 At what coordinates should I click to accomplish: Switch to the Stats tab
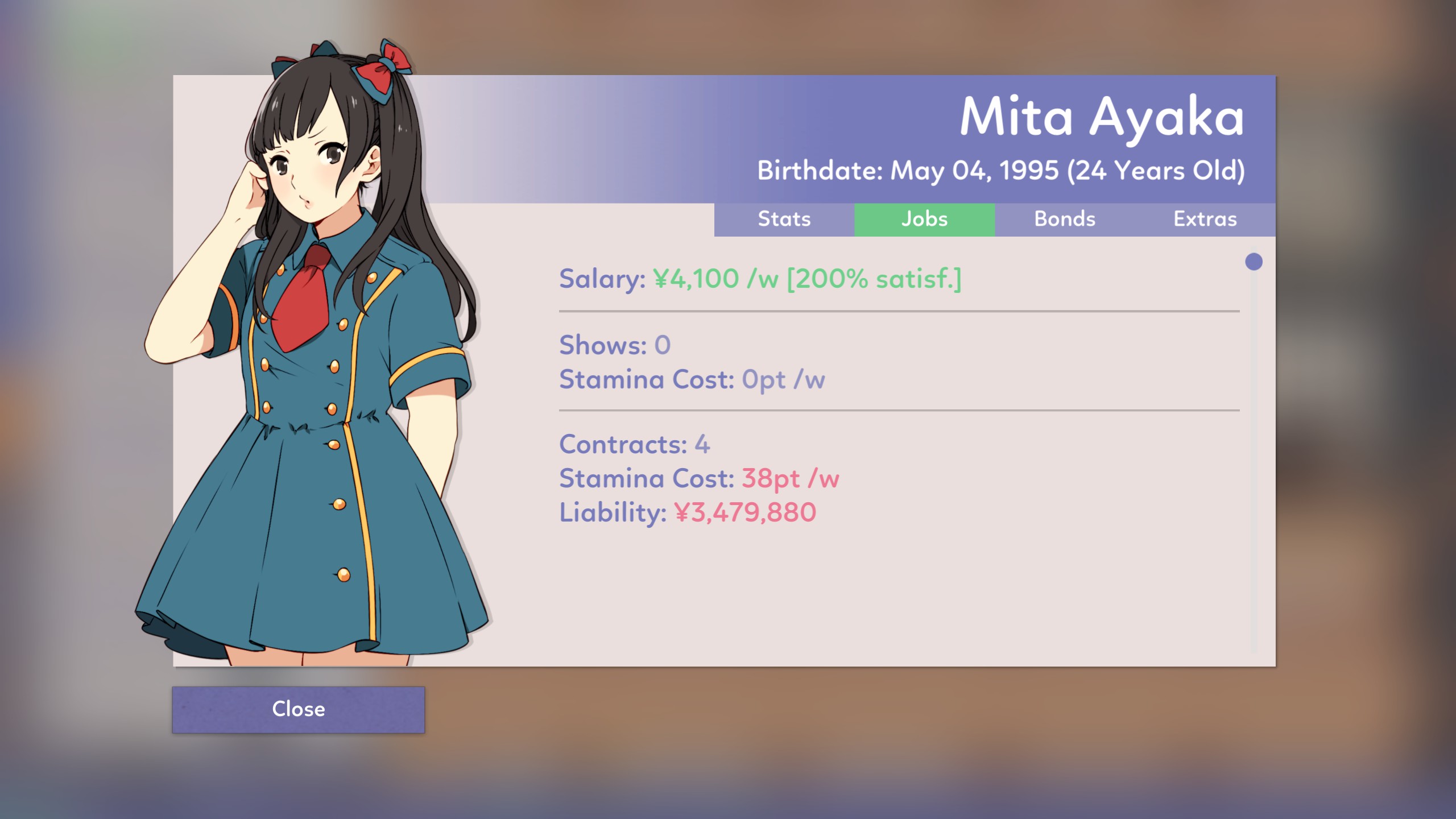[784, 220]
